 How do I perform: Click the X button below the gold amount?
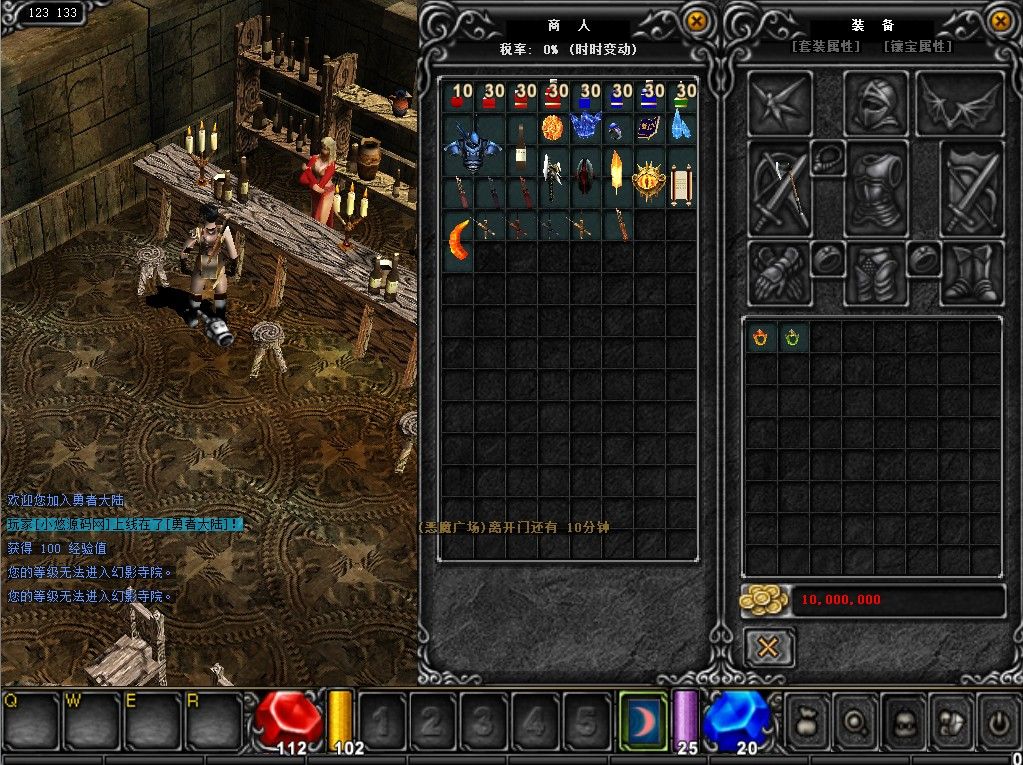[x=768, y=647]
